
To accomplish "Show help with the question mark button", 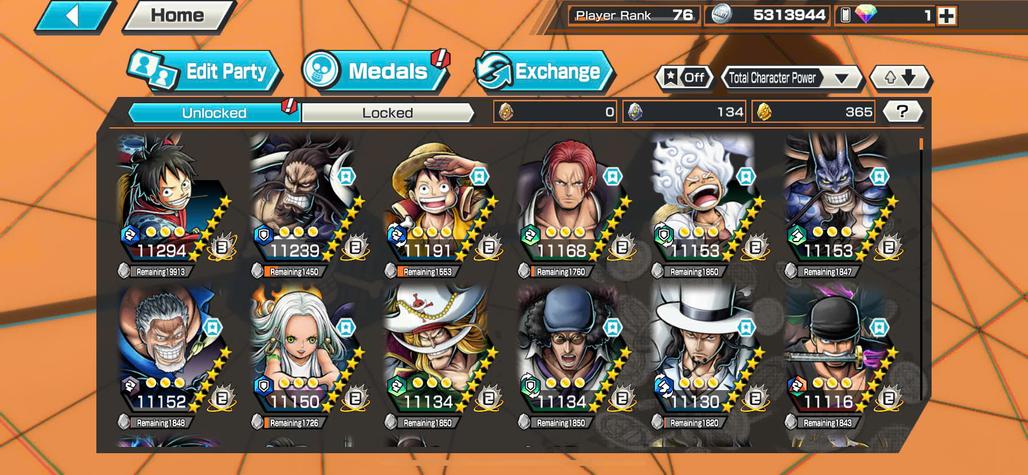I will 902,112.
